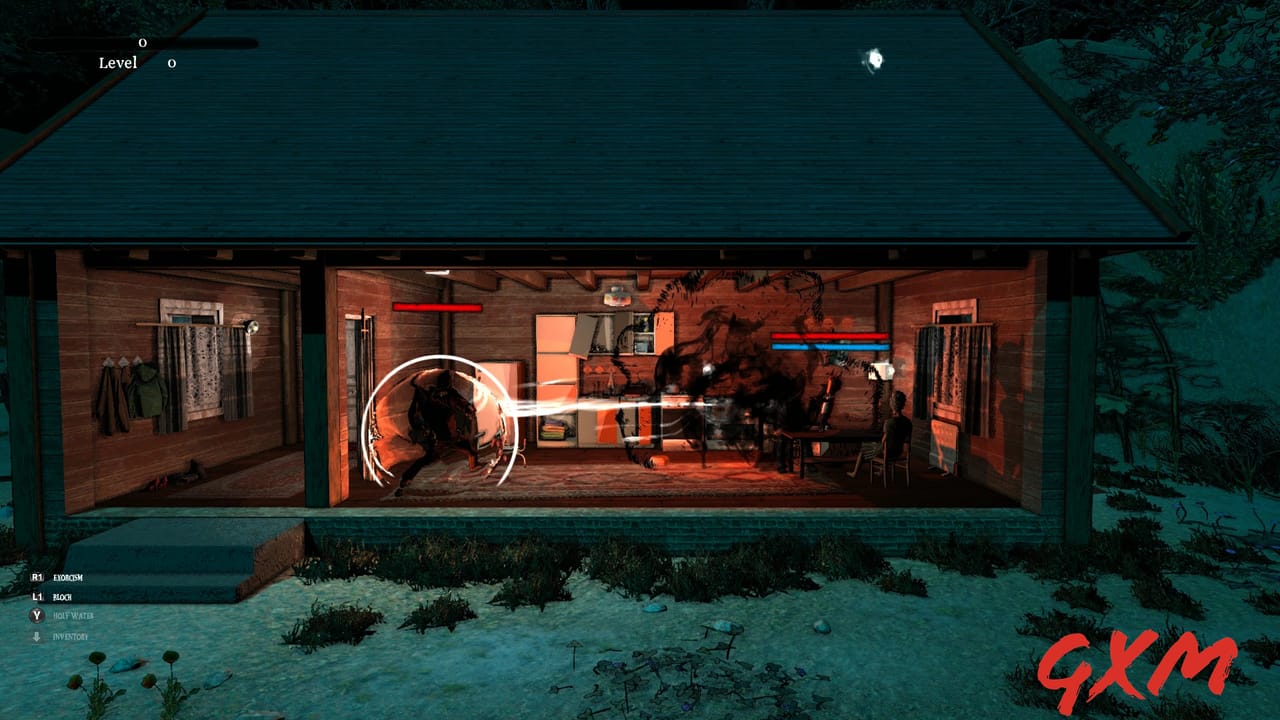The width and height of the screenshot is (1280, 720).
Task: Click the Y button Holy Water icon
Action: [37, 616]
